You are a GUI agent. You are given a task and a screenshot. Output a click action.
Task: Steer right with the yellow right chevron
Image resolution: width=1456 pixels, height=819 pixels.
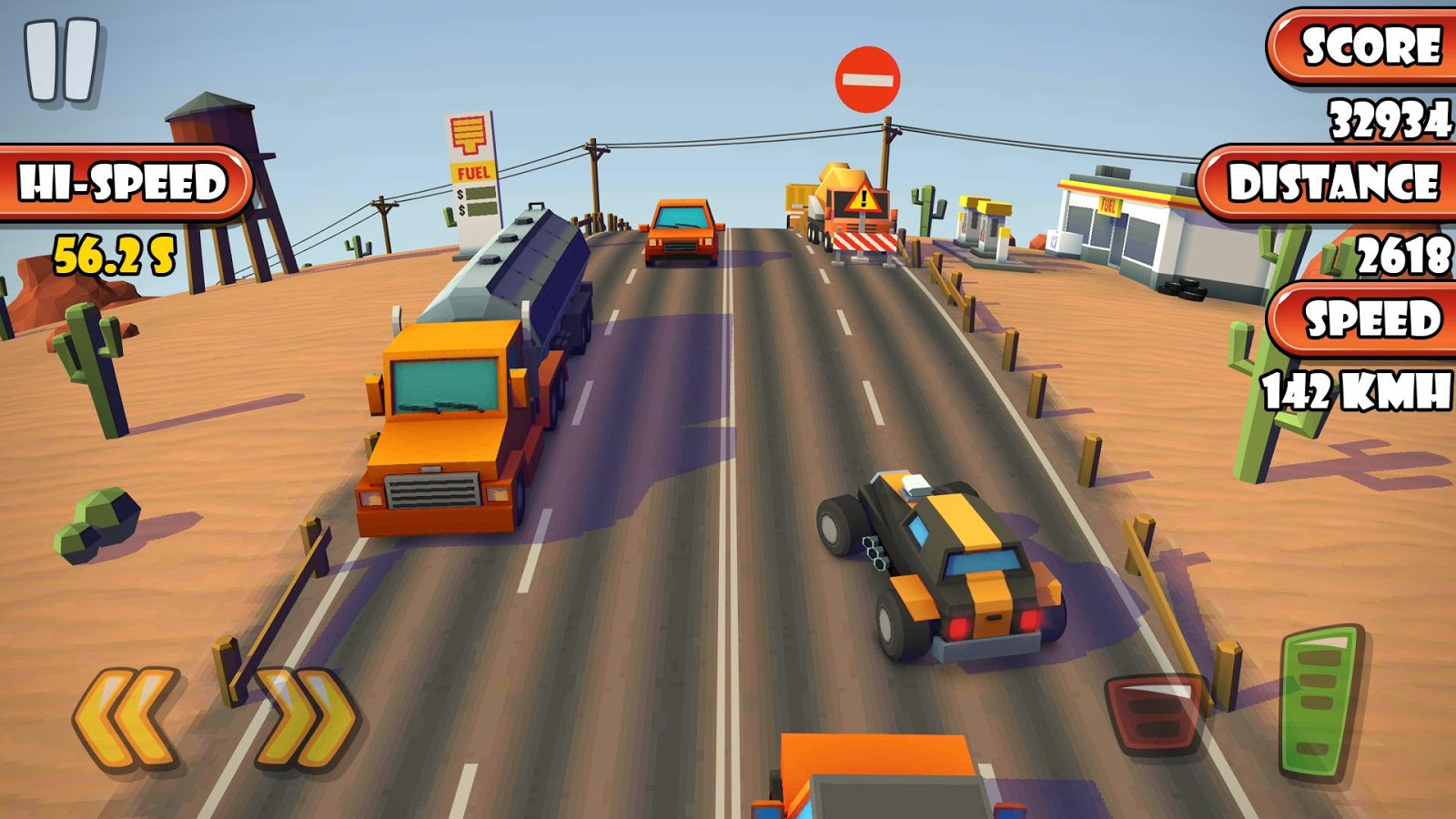pos(307,717)
